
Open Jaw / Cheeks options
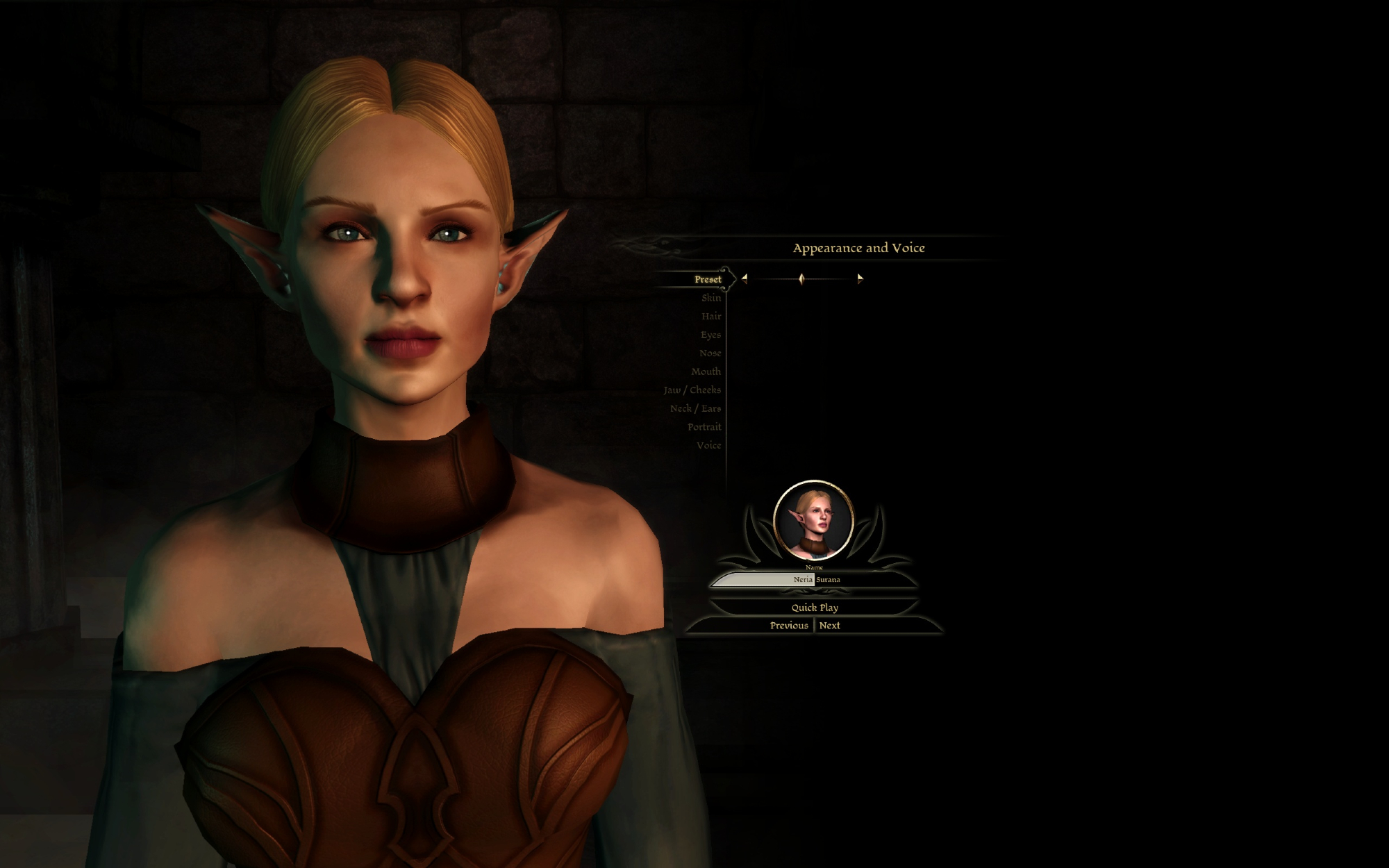click(x=692, y=390)
